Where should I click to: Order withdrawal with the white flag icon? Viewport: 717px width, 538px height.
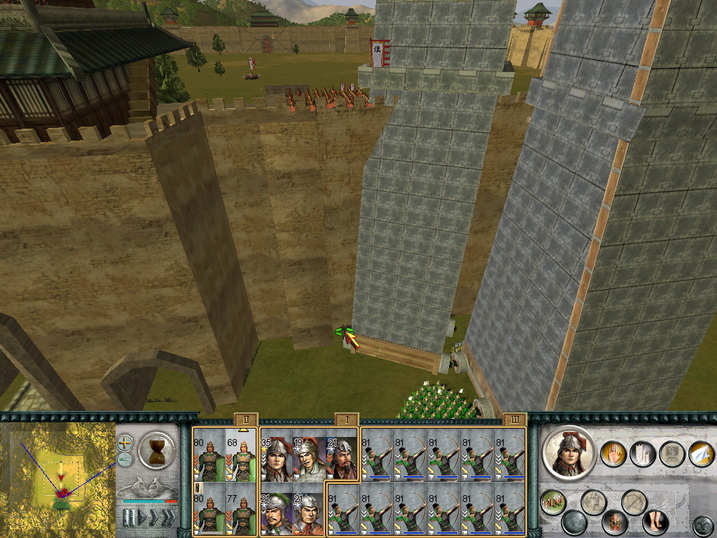(x=701, y=455)
